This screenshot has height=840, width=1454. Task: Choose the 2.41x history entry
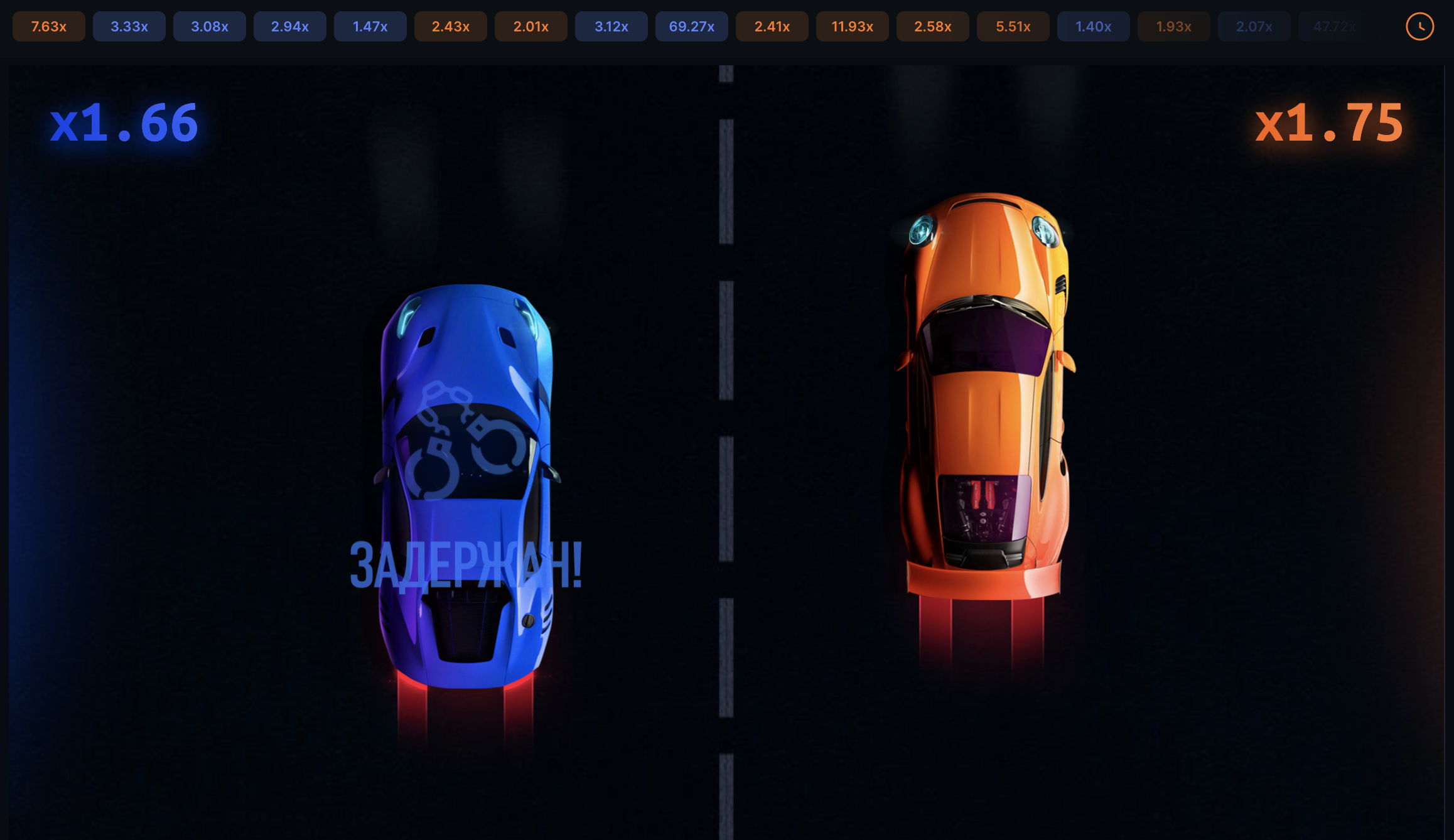pyautogui.click(x=772, y=26)
